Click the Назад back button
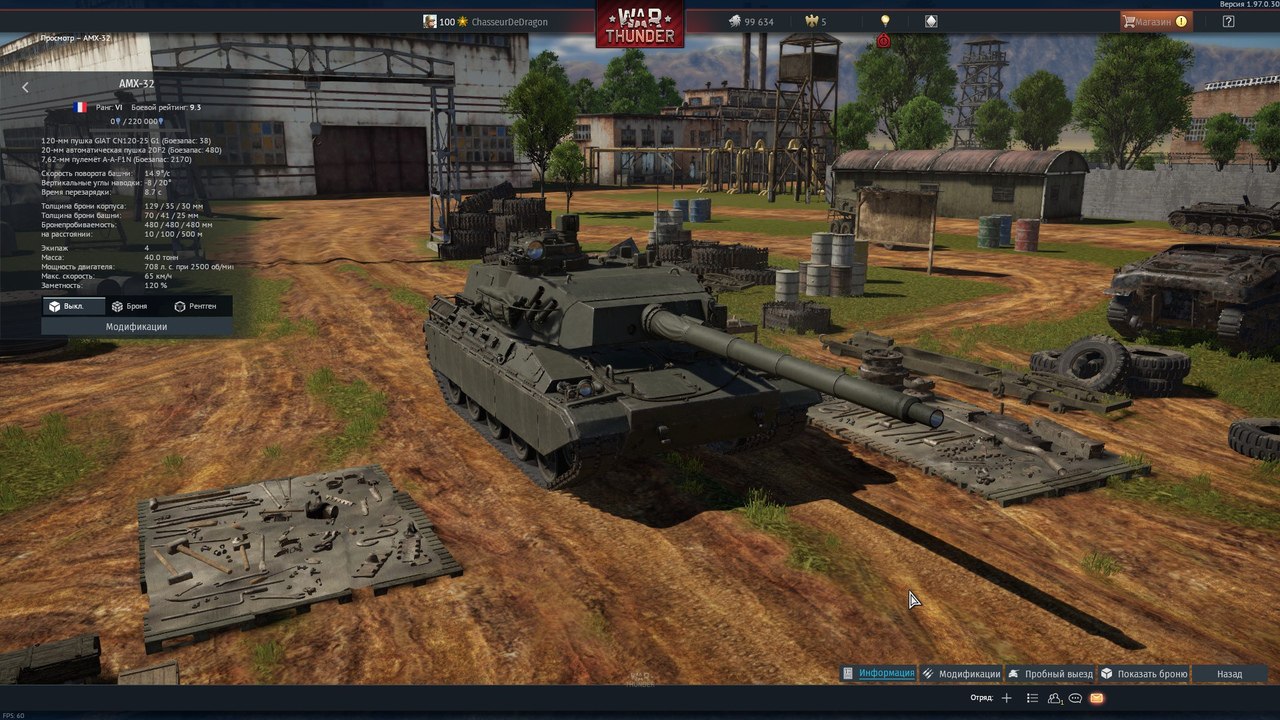Viewport: 1280px width, 720px height. (x=1229, y=674)
